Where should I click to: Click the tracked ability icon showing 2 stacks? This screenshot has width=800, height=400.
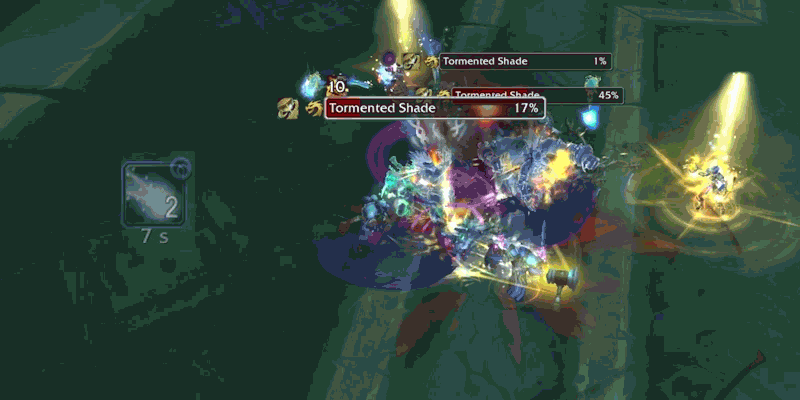click(155, 194)
